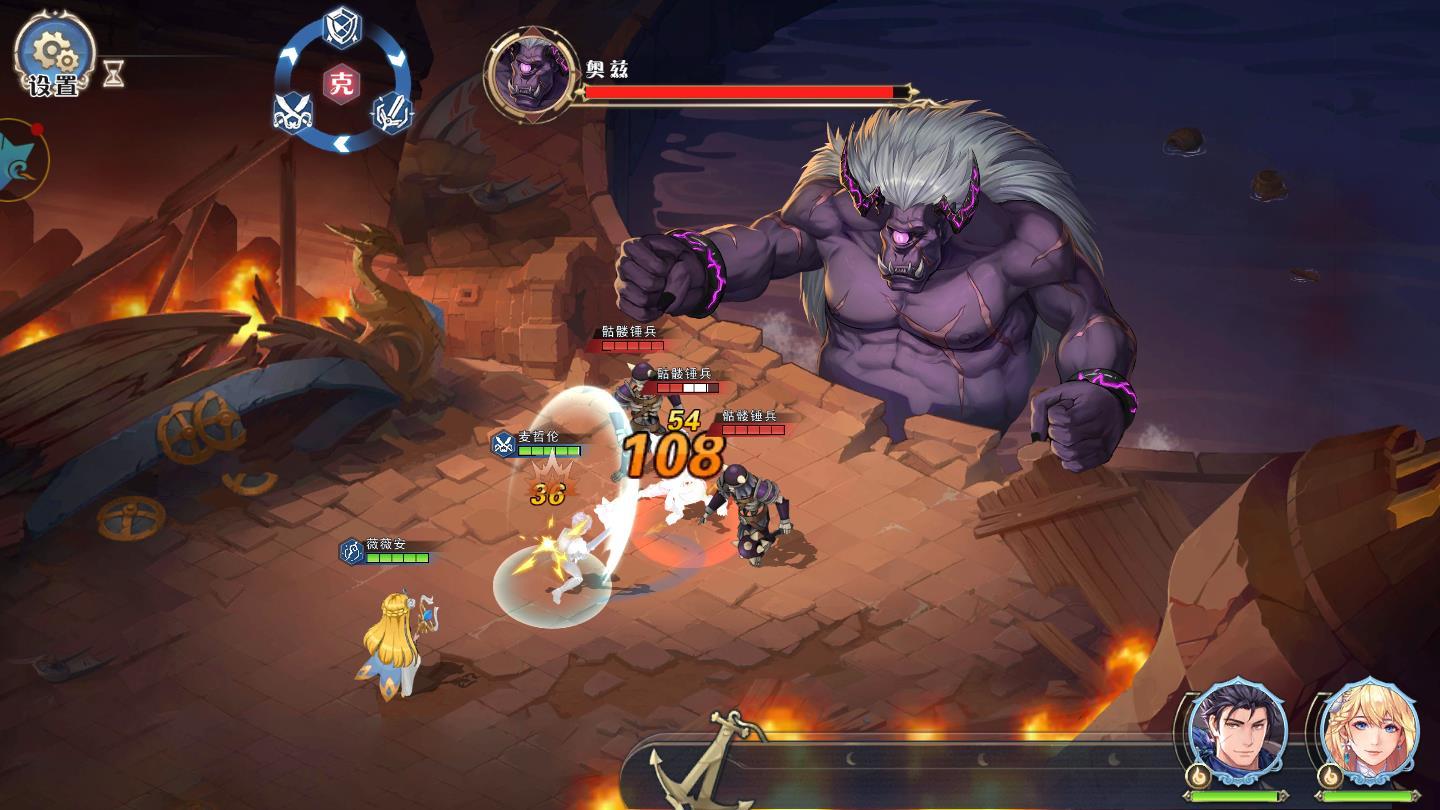Click the right chevron on the counter wheel

(398, 57)
